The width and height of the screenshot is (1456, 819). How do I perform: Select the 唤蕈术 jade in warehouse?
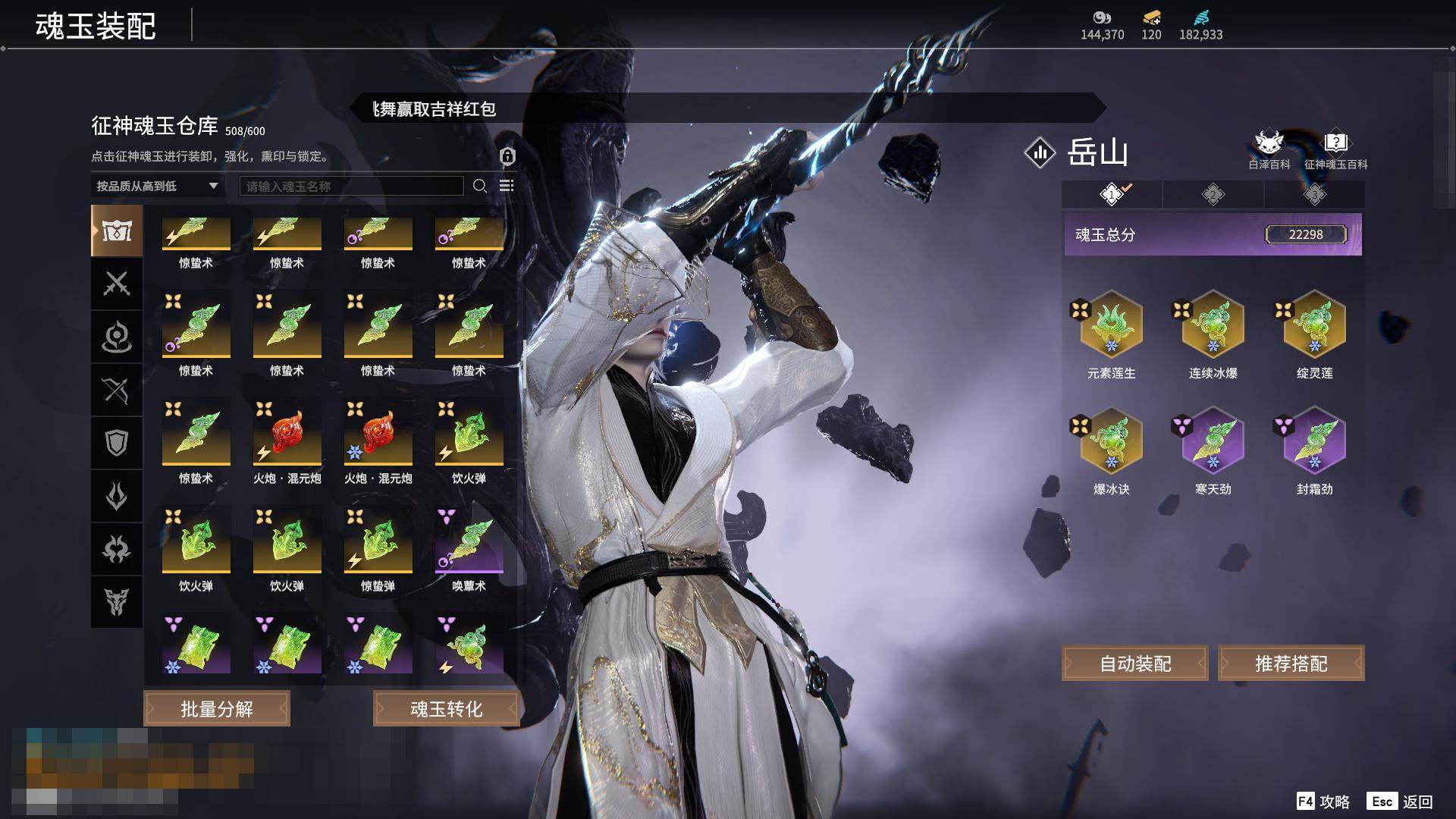(x=469, y=541)
